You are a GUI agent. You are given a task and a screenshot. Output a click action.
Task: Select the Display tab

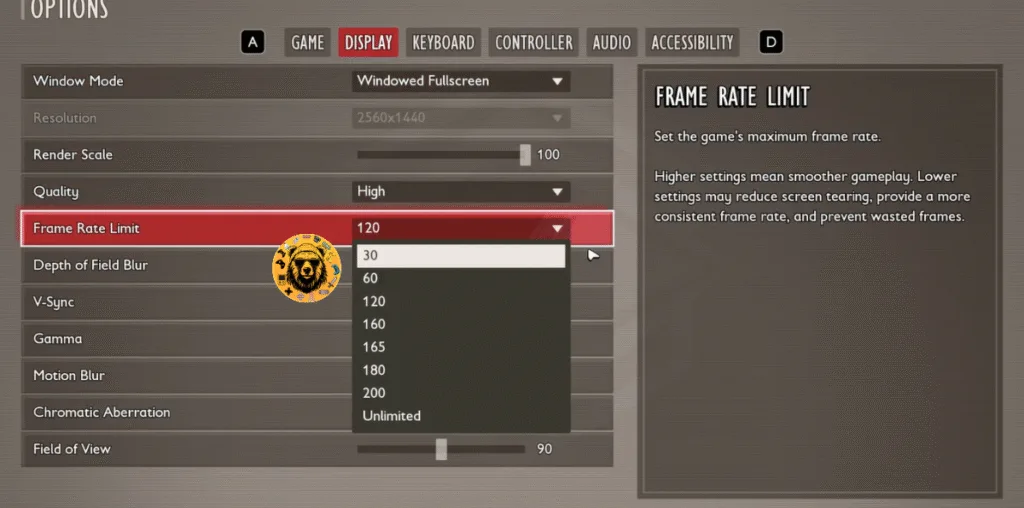[x=369, y=42]
